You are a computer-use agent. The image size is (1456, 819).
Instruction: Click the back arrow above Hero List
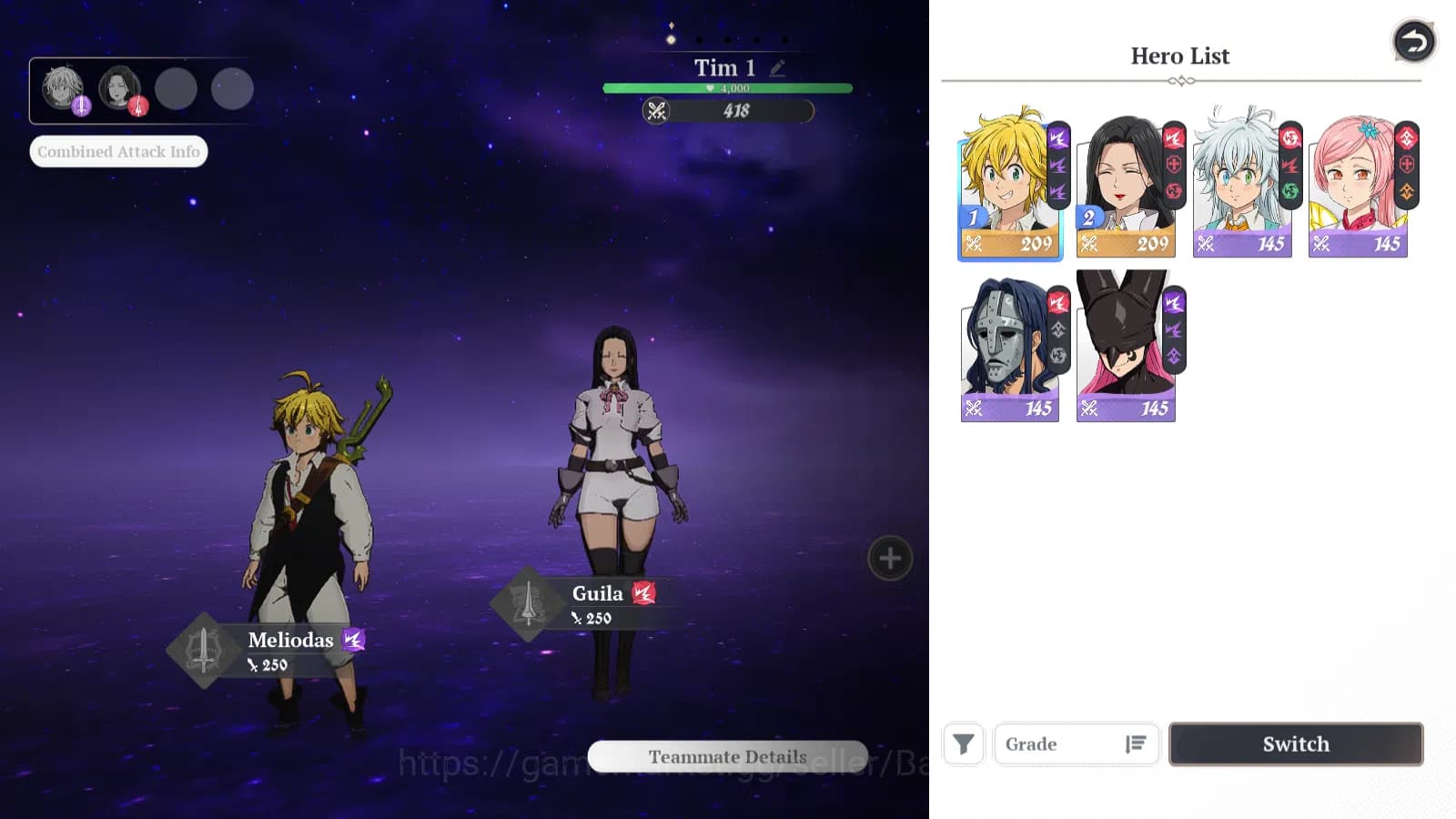point(1413,41)
